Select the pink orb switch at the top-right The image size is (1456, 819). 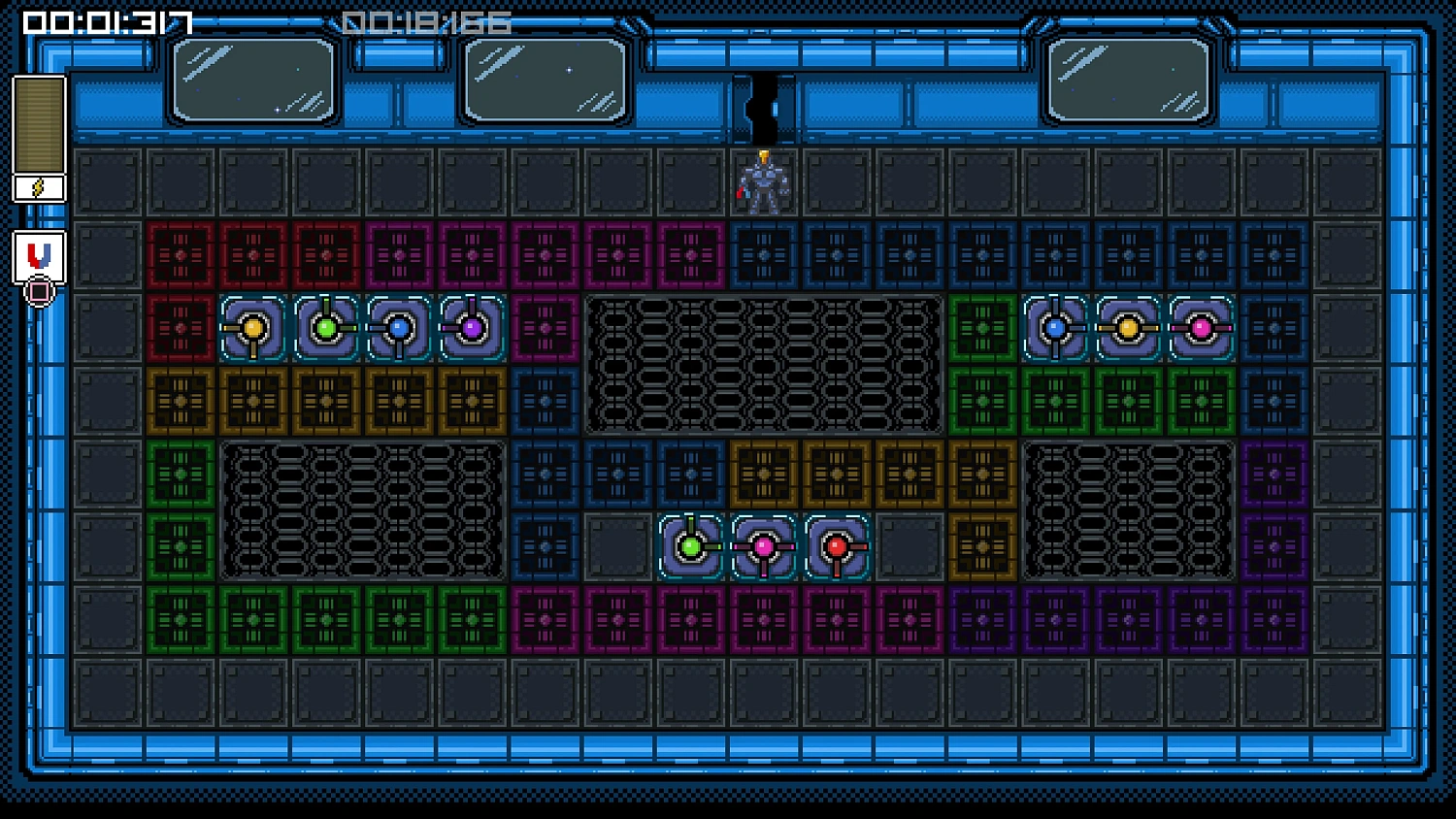[1201, 328]
